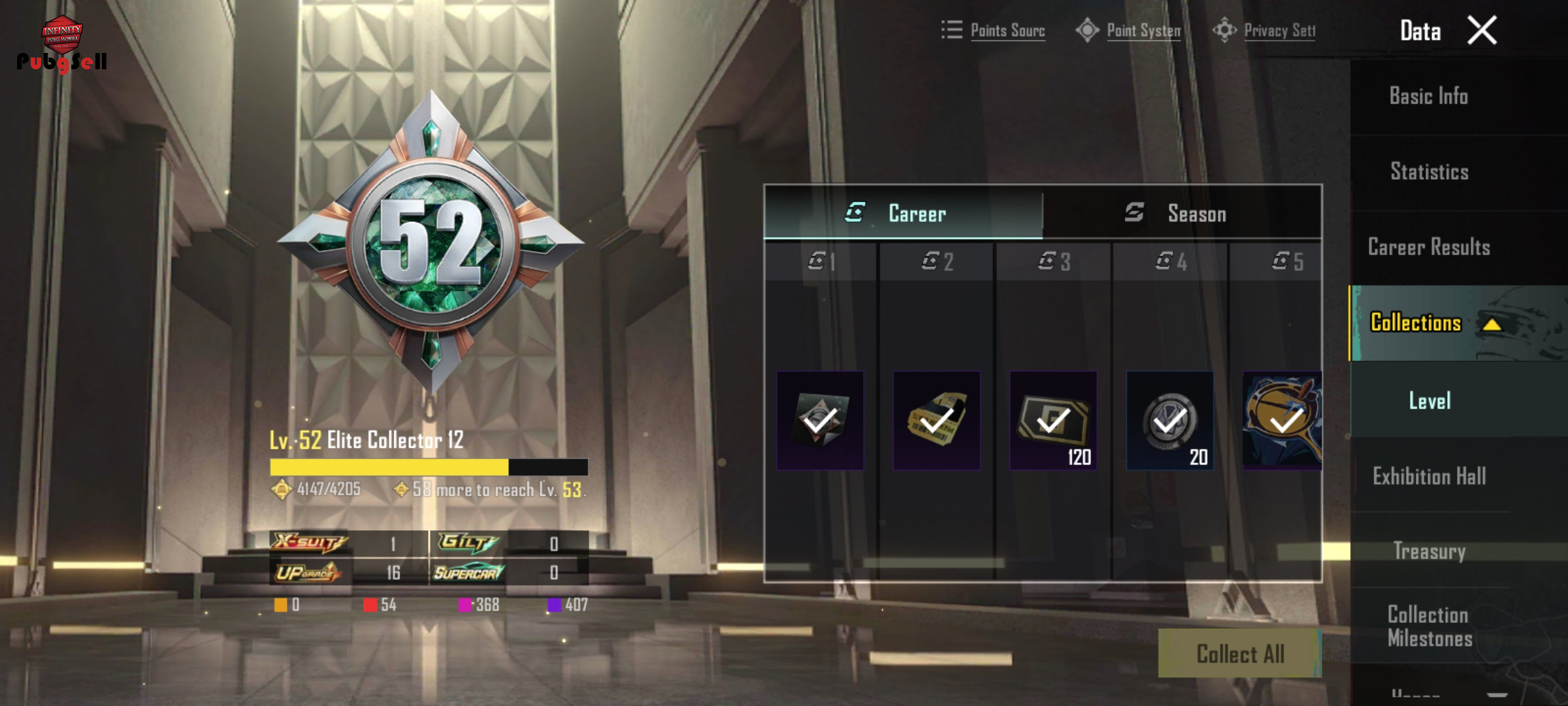Click the Collect All button
This screenshot has width=1568, height=706.
tap(1239, 654)
